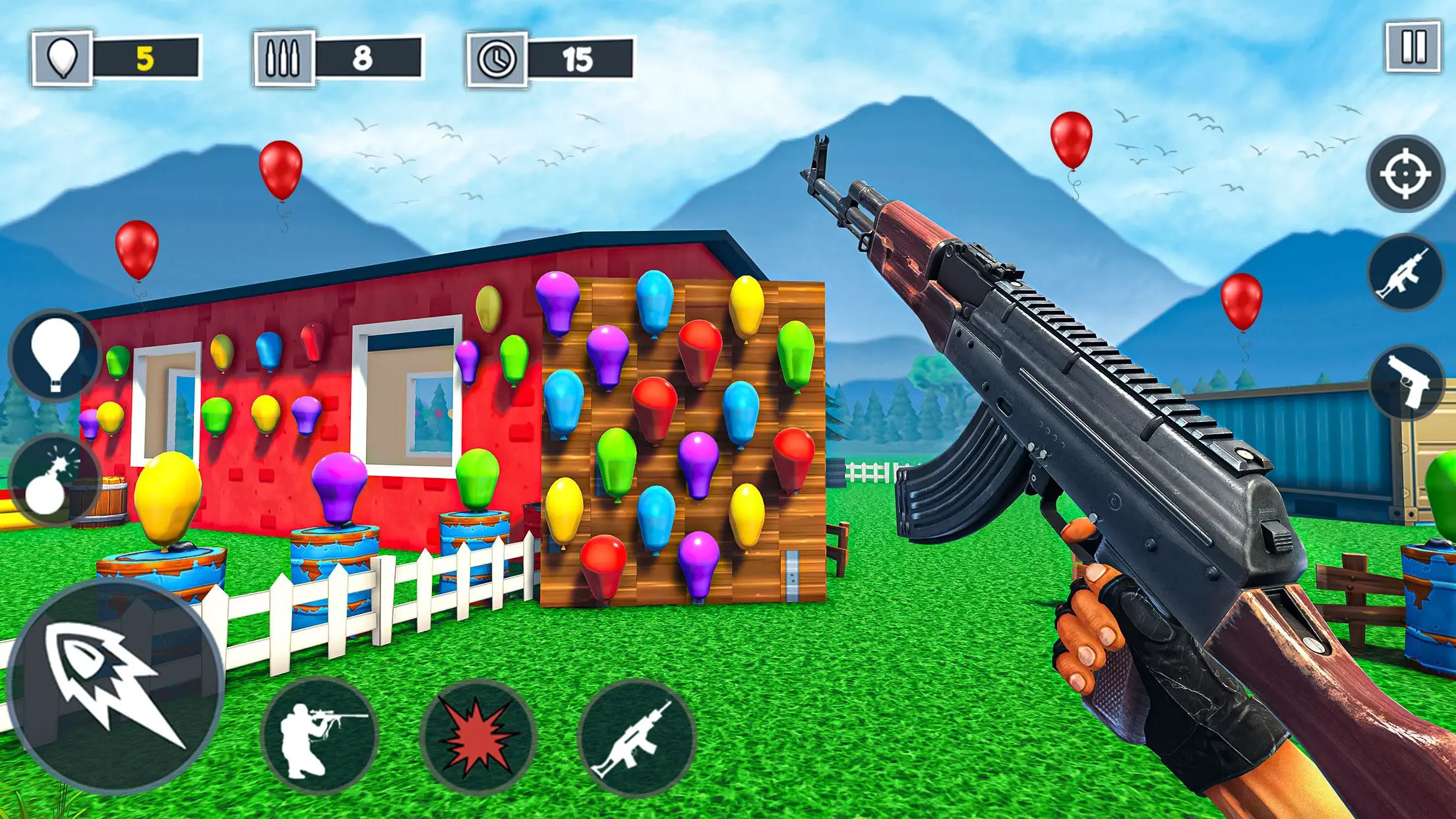This screenshot has height=819, width=1456.
Task: Tap the crosshair aim button
Action: (x=1404, y=174)
